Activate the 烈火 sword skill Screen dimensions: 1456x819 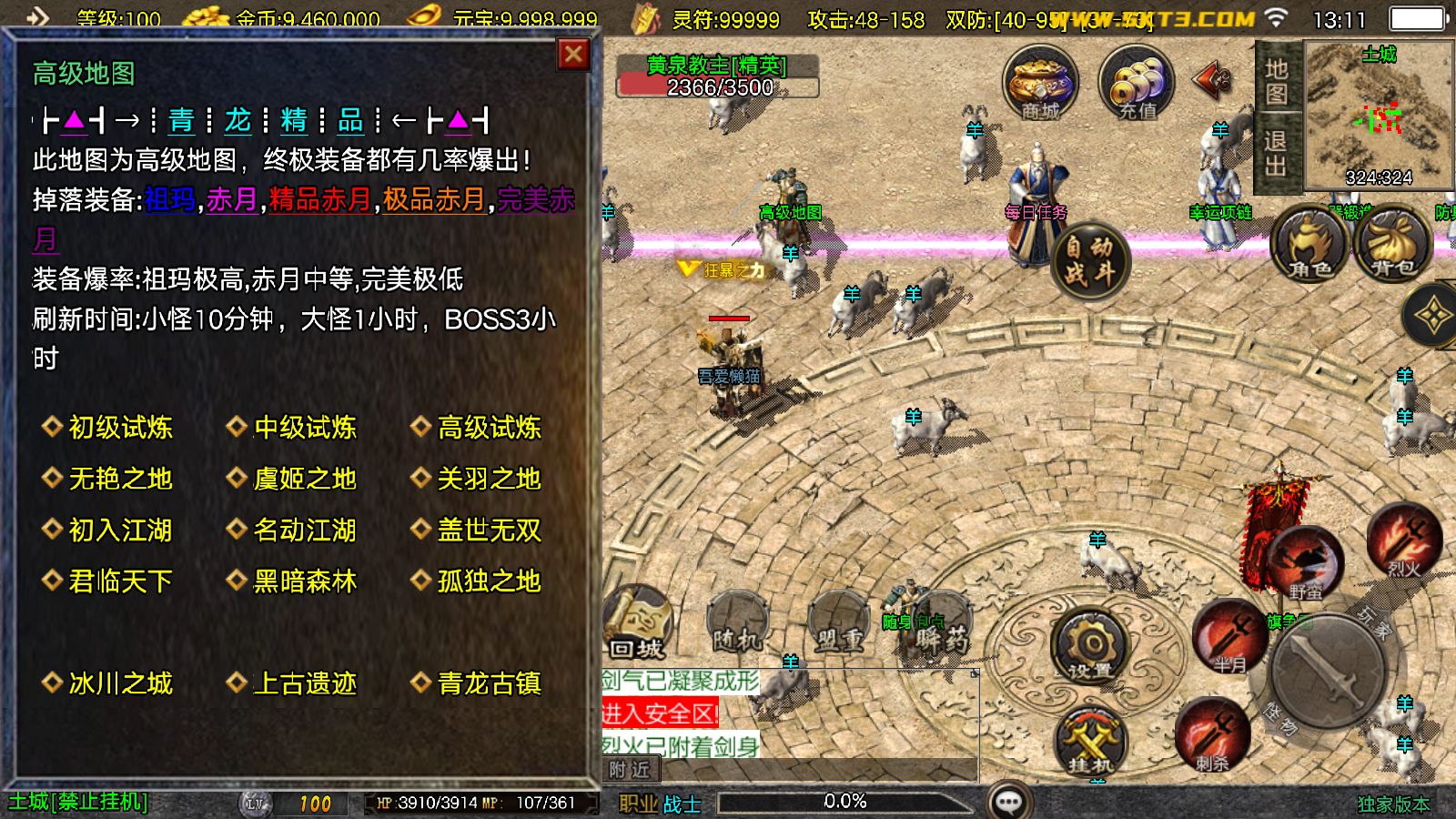click(1403, 541)
